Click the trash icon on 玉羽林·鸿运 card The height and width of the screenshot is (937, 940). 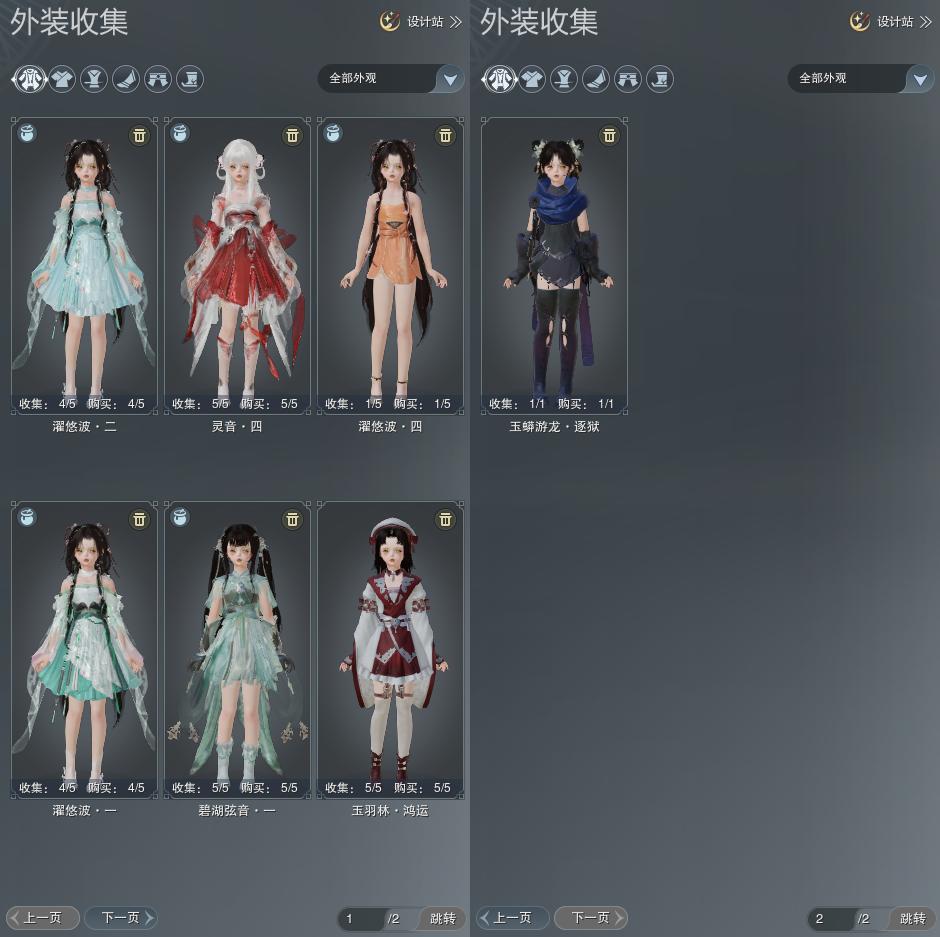(x=445, y=519)
